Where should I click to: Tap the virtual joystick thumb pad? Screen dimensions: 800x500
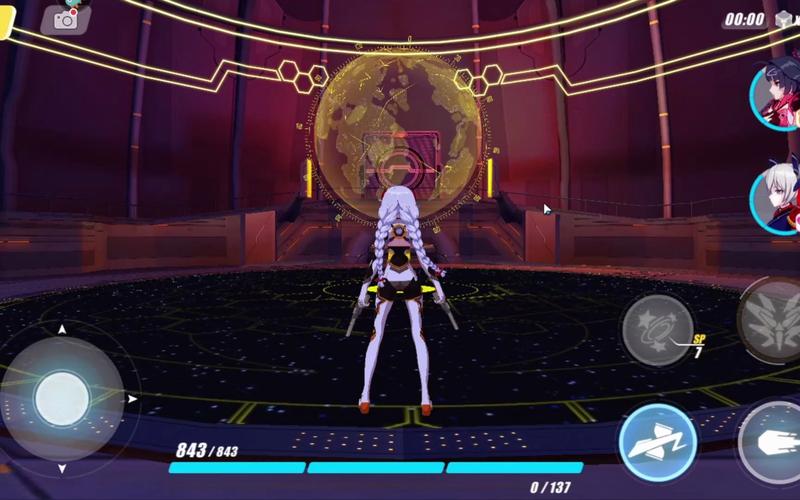pos(62,398)
